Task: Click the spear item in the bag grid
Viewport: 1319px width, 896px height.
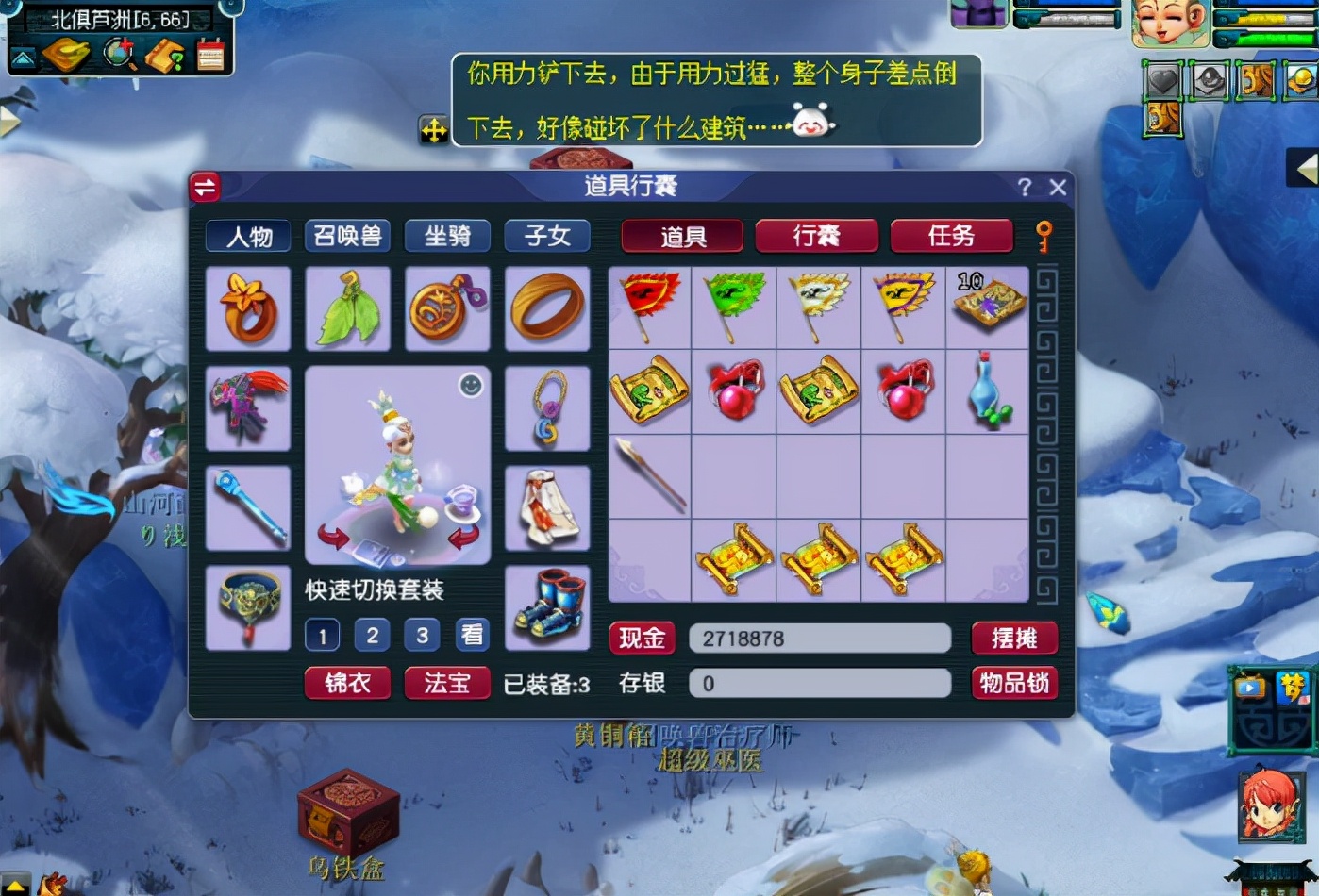Action: click(649, 476)
